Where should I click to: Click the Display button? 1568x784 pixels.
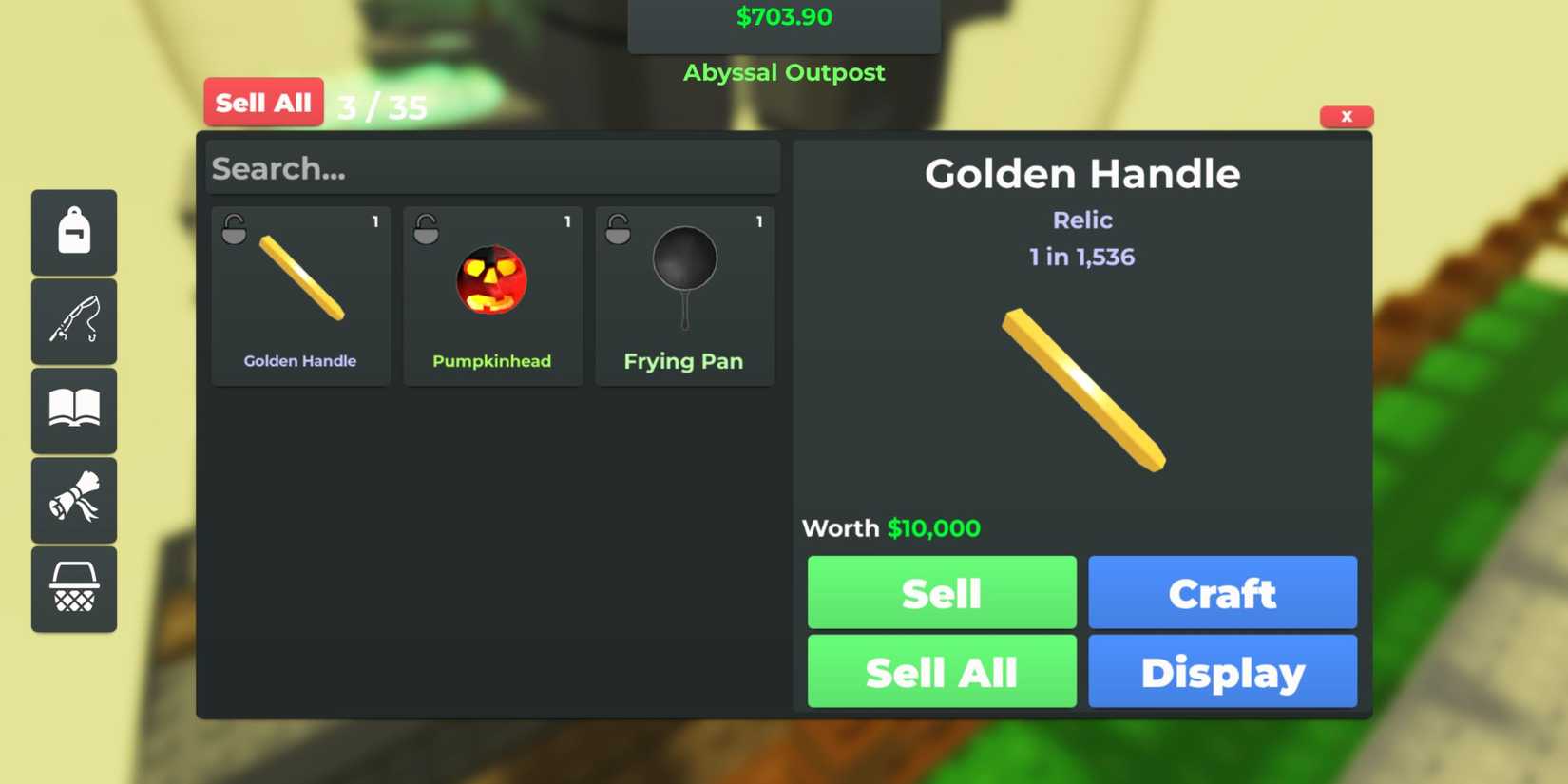[x=1222, y=671]
